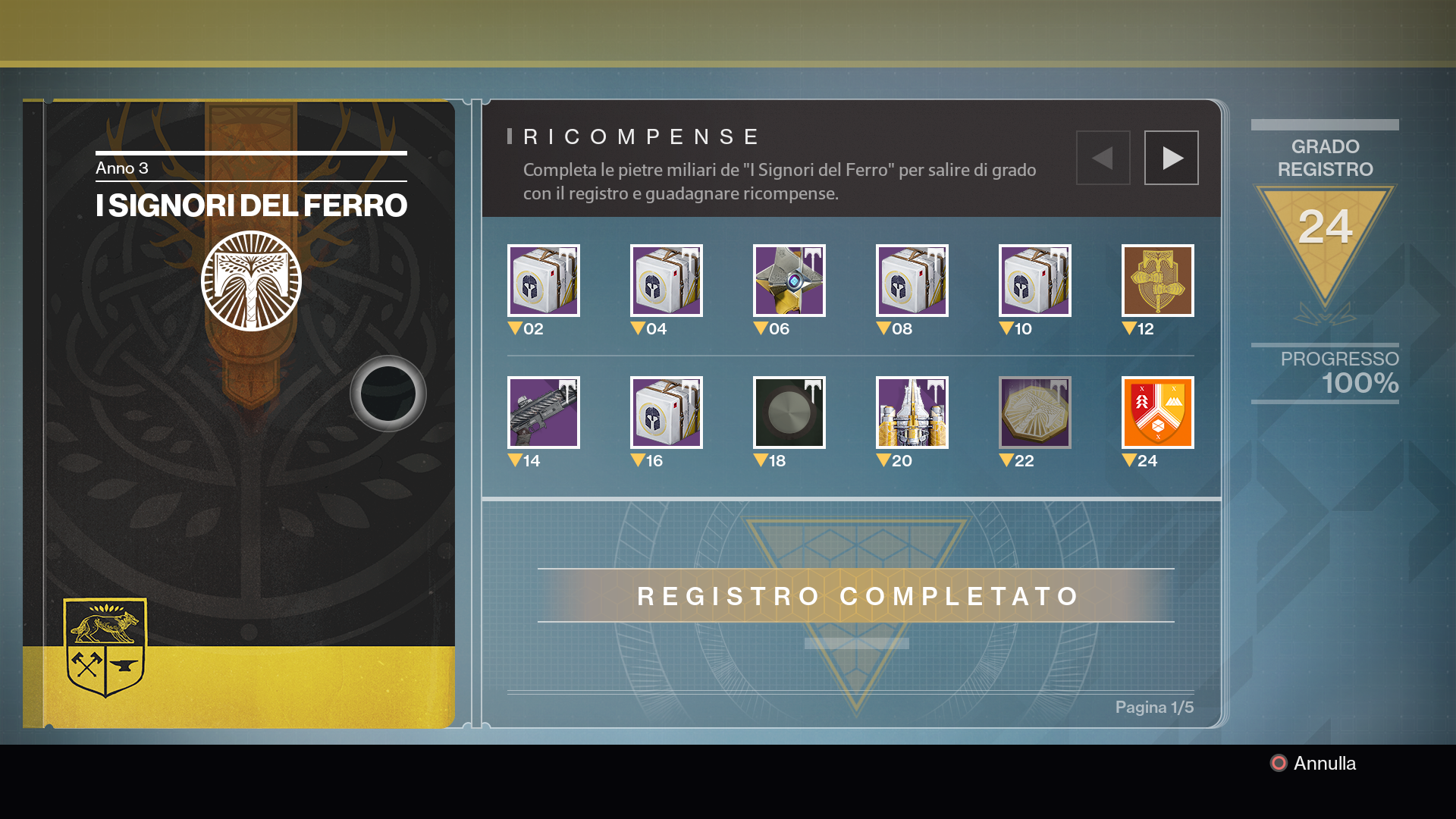This screenshot has height=819, width=1456.
Task: Choose the rank 22 octagonal artifact reward
Action: pos(1035,413)
